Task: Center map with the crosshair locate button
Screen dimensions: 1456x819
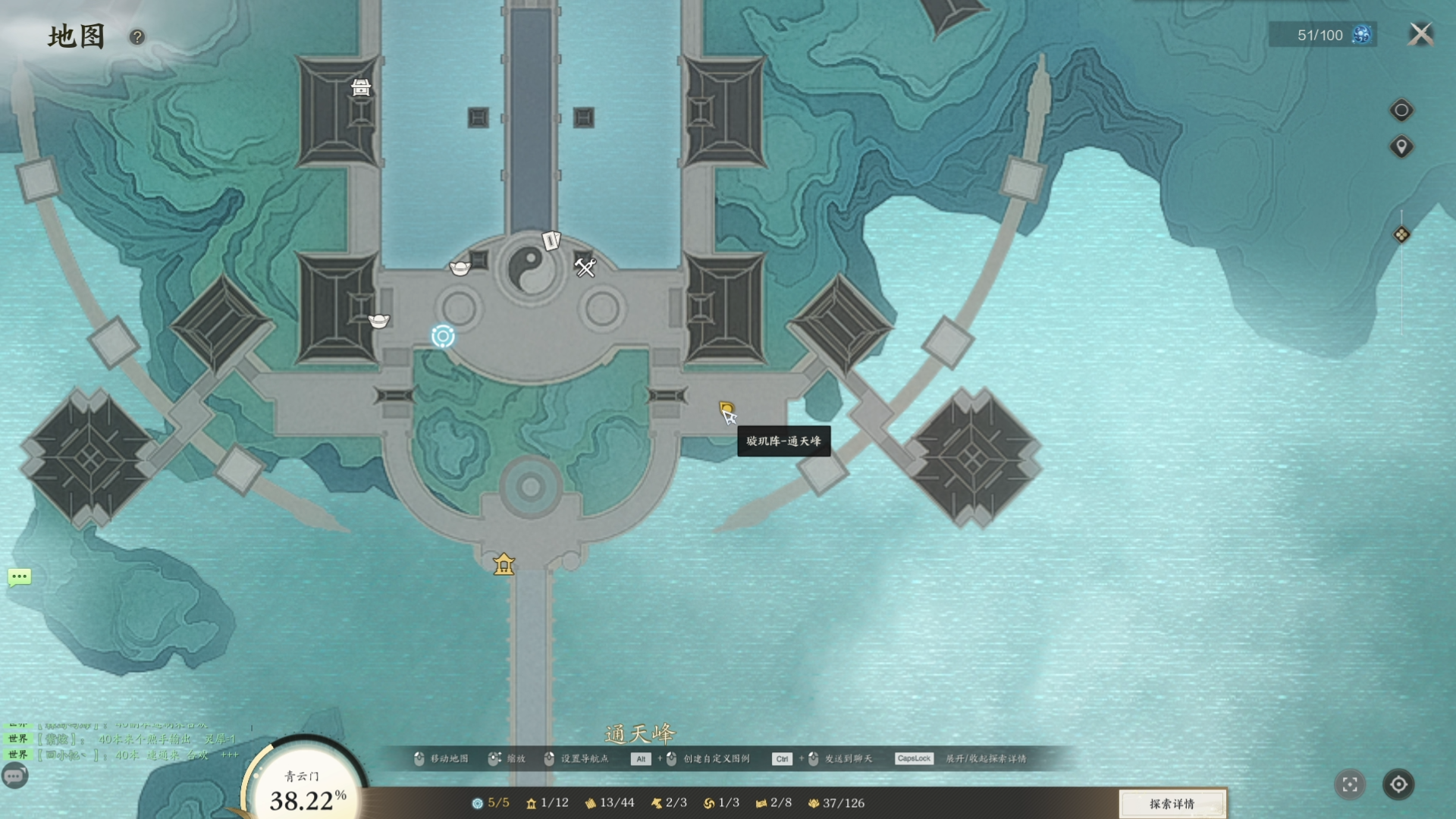Action: 1398,784
